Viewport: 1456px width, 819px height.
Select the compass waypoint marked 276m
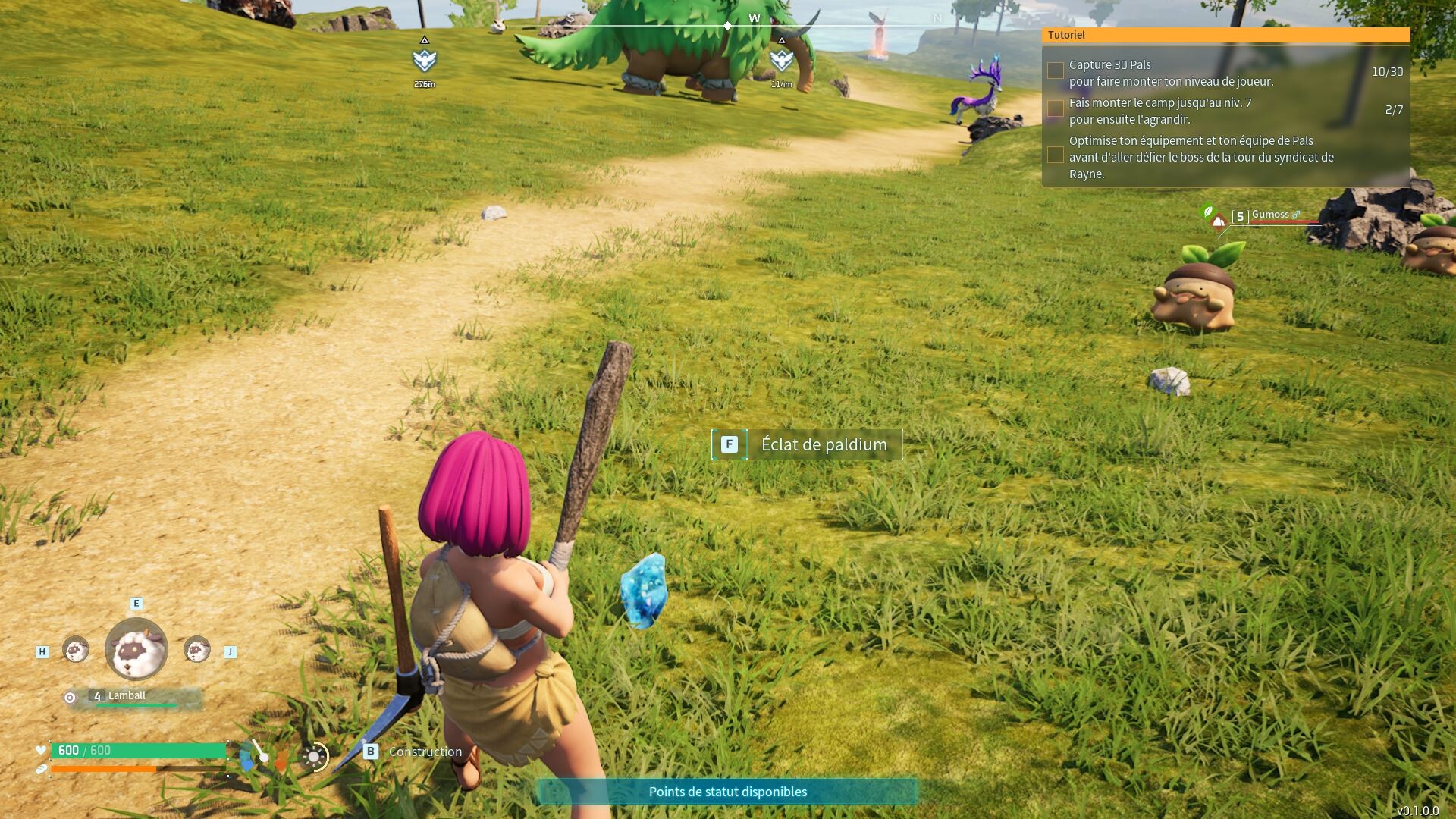point(425,59)
